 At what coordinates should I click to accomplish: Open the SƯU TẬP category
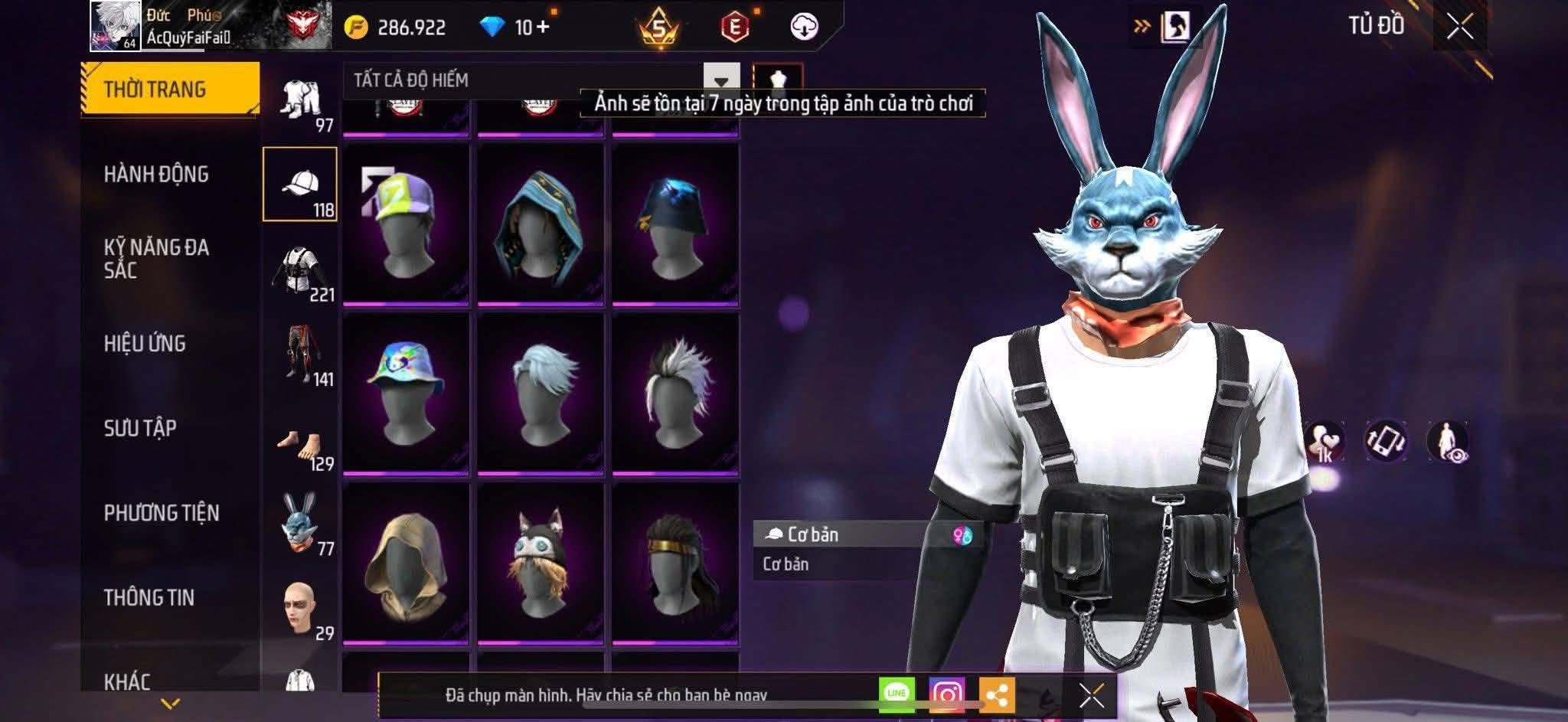pos(140,428)
